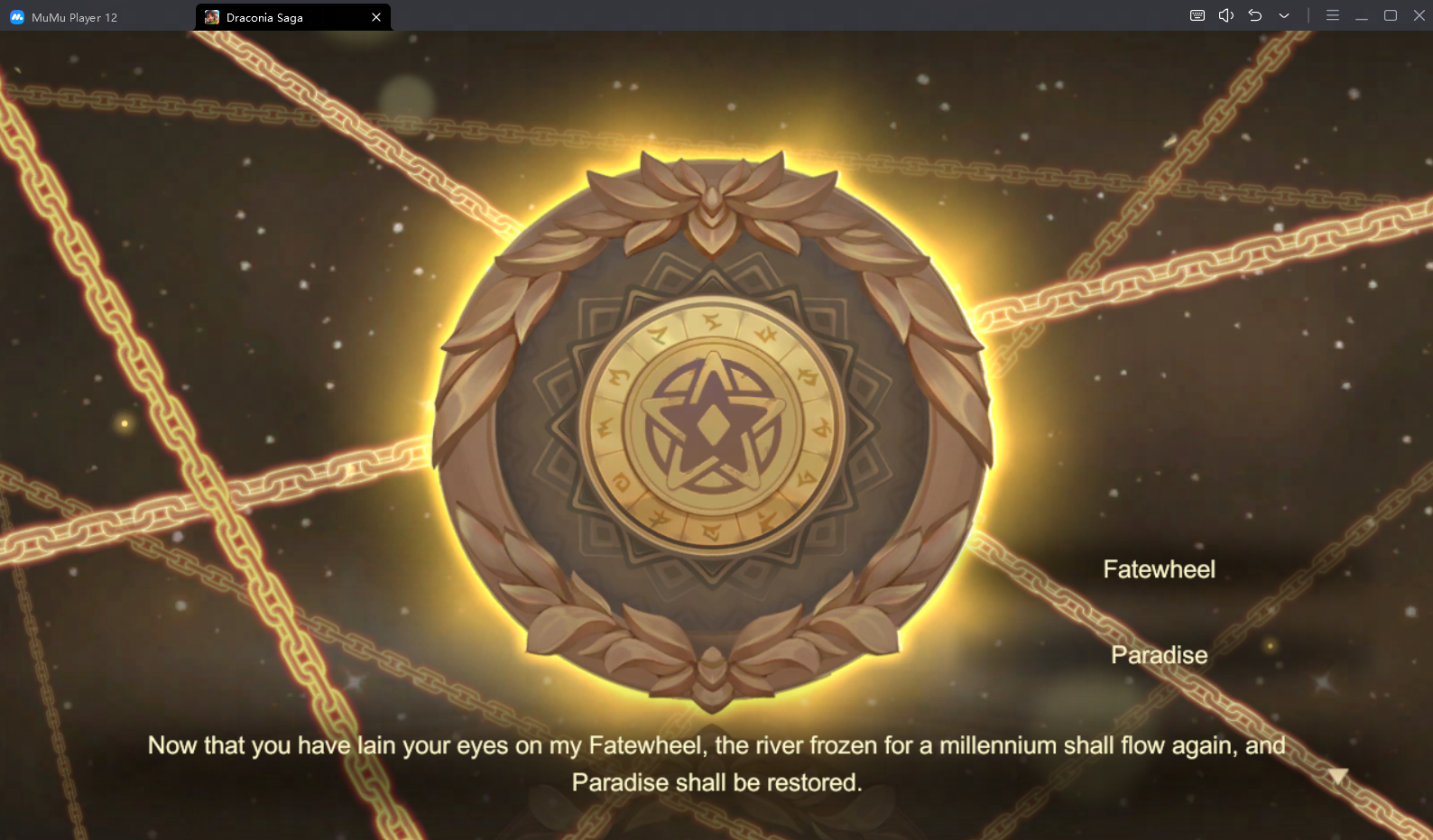Expand the chevron dropdown next to the undo icon

[x=1283, y=15]
